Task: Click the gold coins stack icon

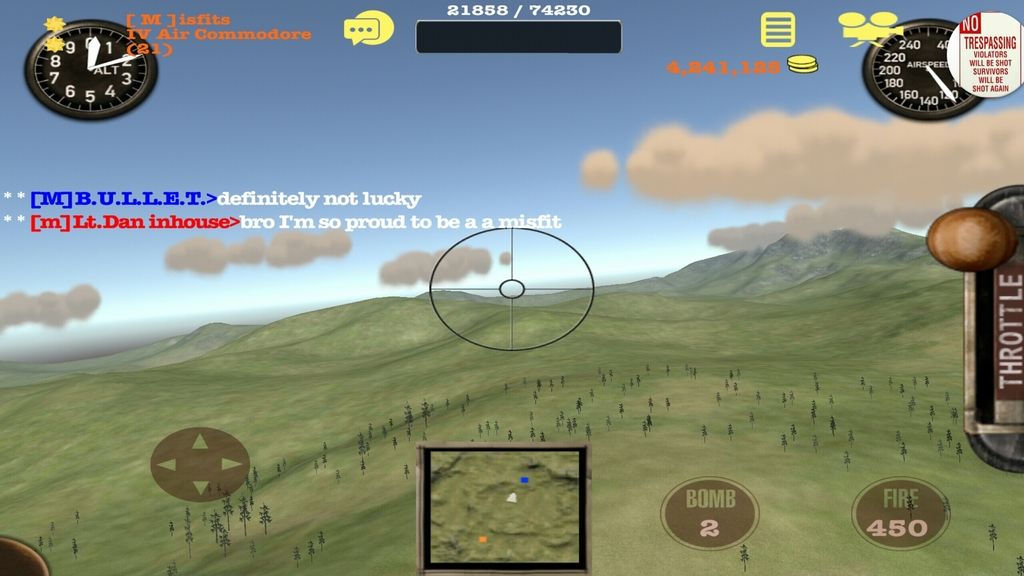Action: tap(801, 66)
